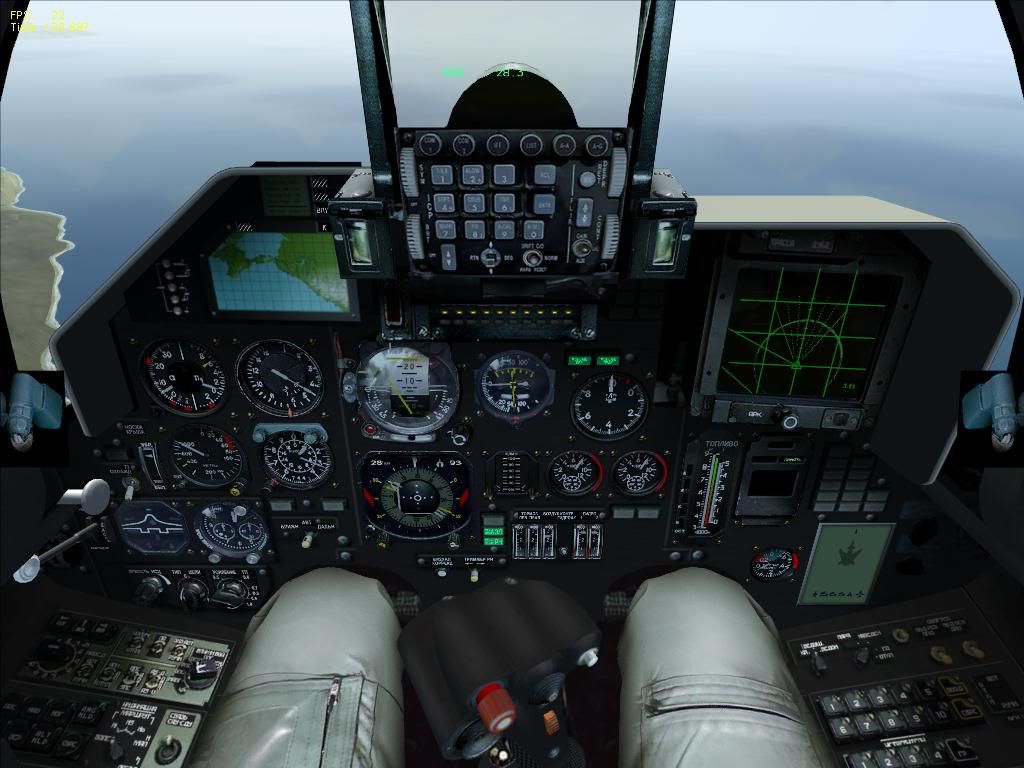Click the ICP four-way RTN/SEQ switch
This screenshot has height=768, width=1024.
pos(489,257)
